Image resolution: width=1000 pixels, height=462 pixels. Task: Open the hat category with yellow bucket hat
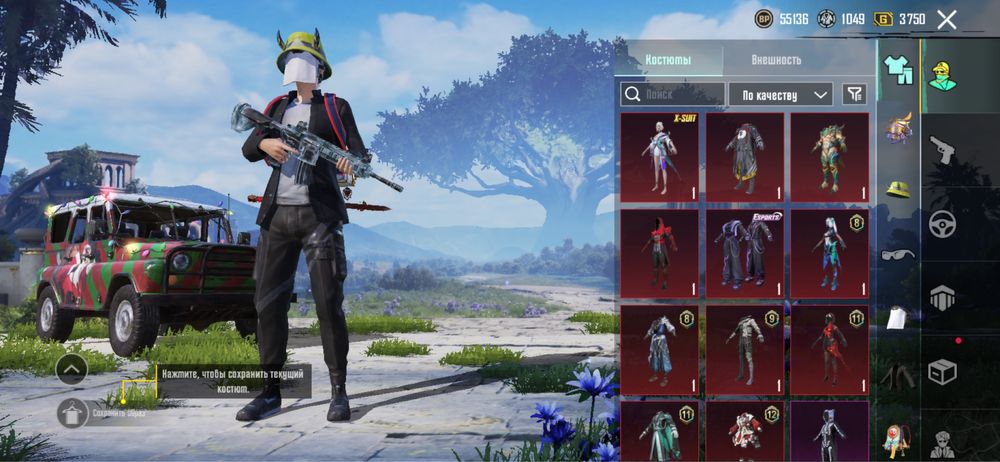pos(897,190)
